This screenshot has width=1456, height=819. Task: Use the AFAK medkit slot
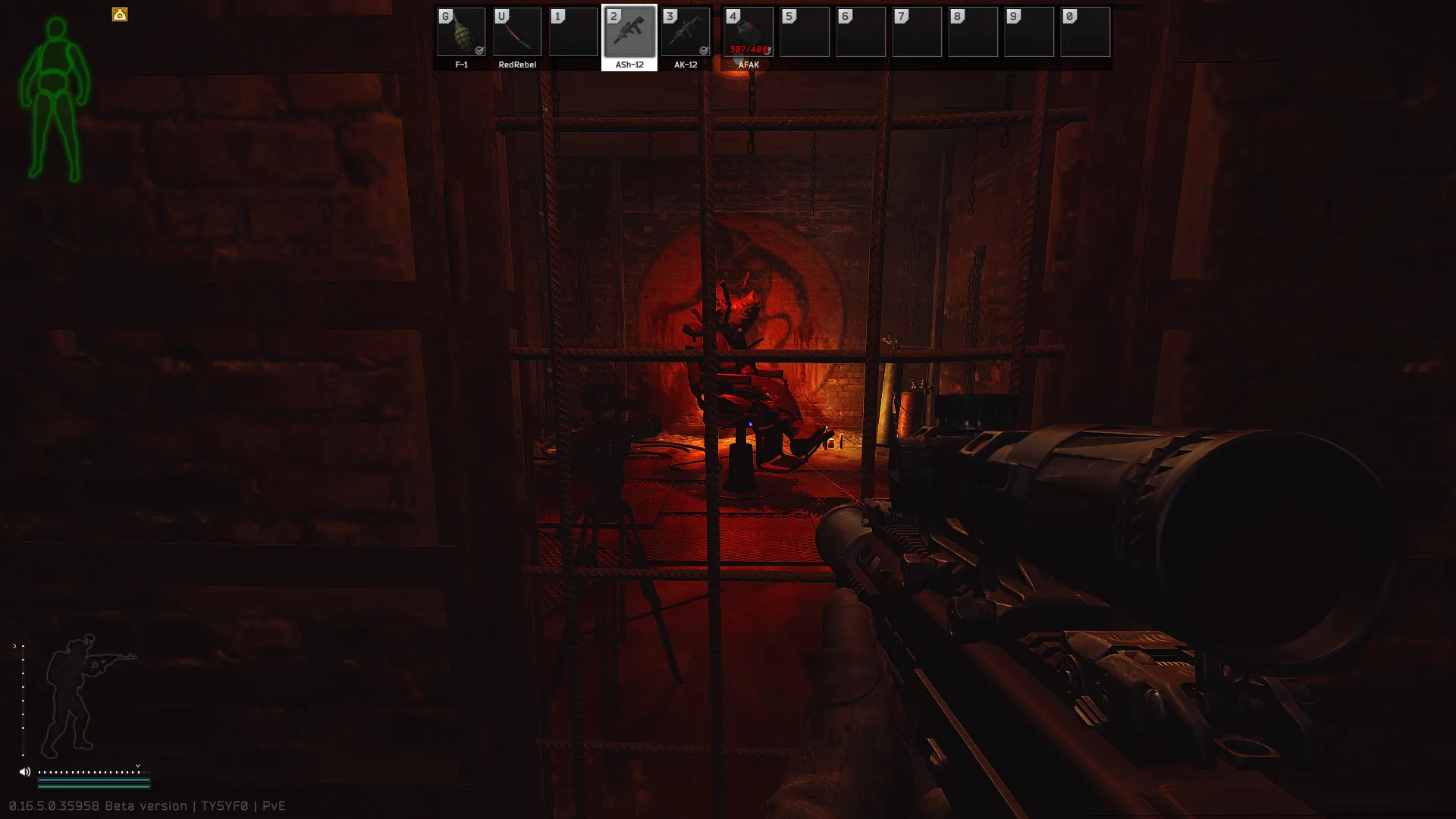(748, 33)
